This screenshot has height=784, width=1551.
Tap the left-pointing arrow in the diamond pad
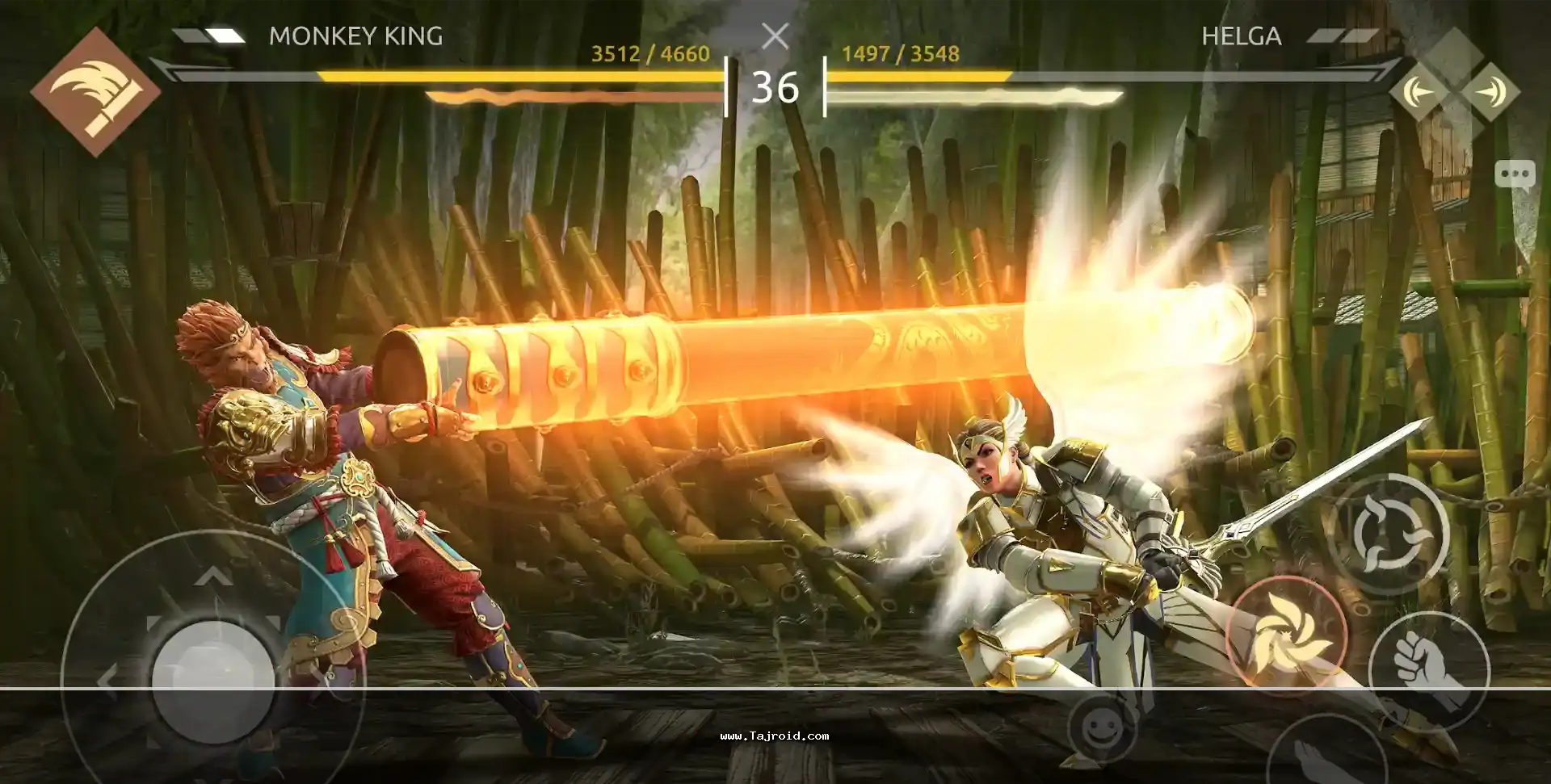(x=1419, y=92)
